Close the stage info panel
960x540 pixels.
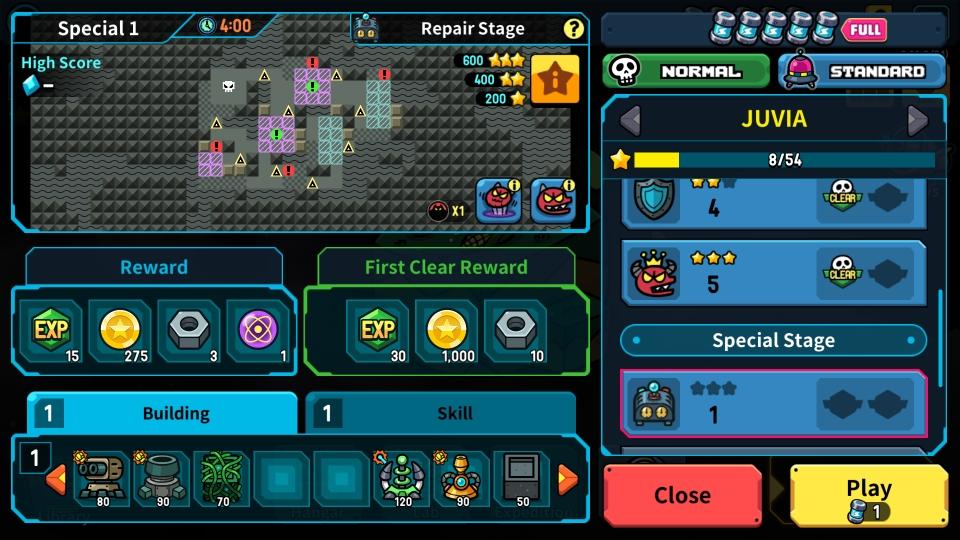pos(682,495)
